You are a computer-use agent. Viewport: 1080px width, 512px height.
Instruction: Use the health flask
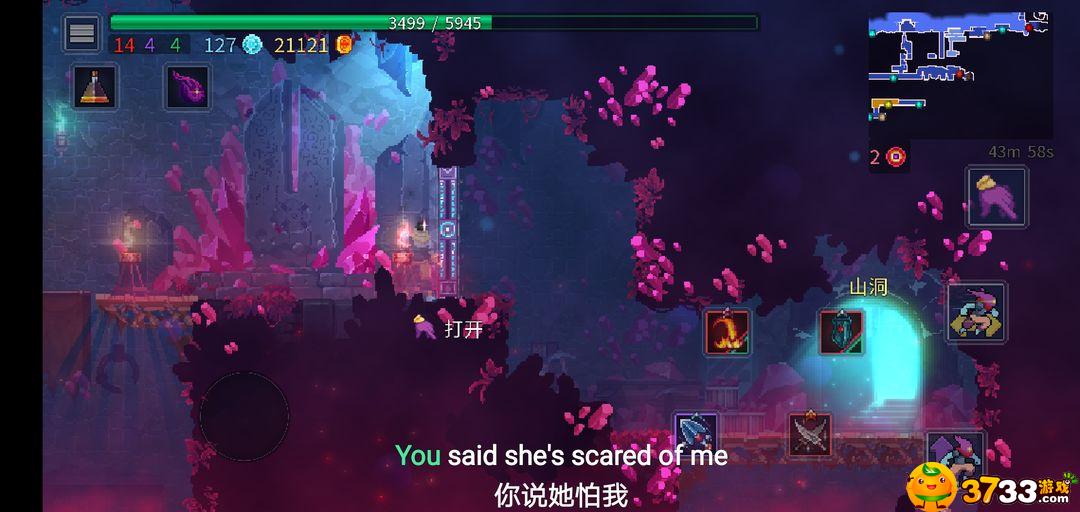[96, 88]
